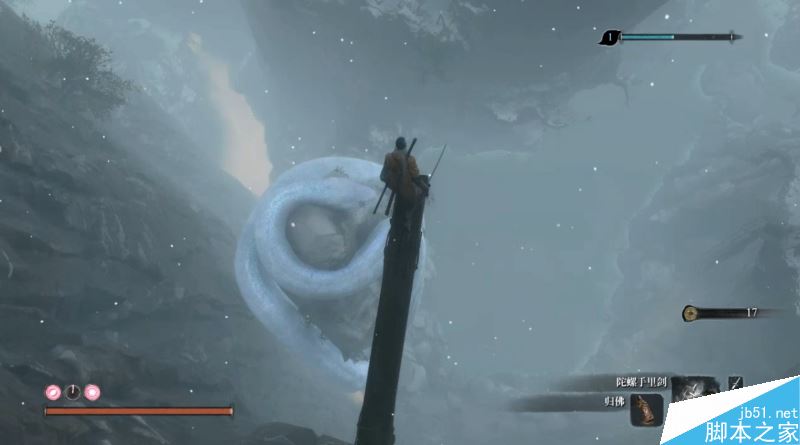Click the dark depleted resurrection node

point(72,392)
